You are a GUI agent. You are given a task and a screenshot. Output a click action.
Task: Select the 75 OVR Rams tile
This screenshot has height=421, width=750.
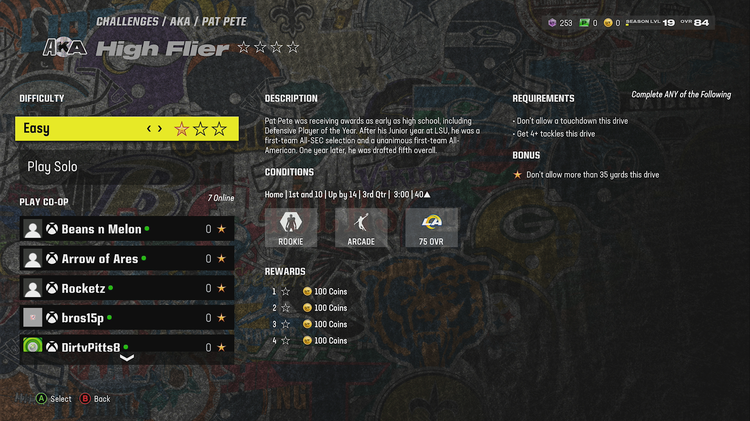[432, 228]
